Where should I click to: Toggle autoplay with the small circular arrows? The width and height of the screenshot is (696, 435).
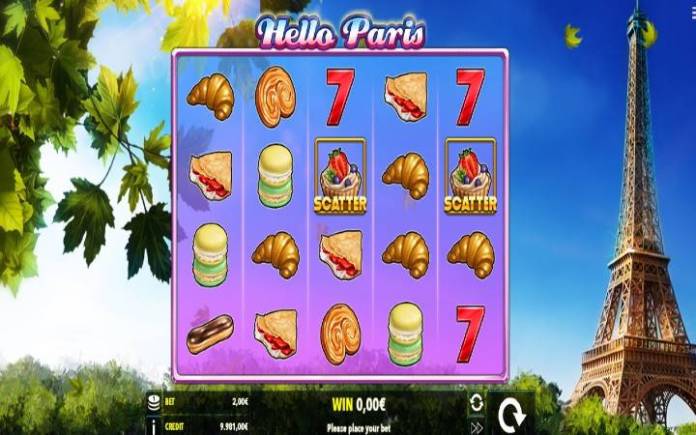coord(476,402)
